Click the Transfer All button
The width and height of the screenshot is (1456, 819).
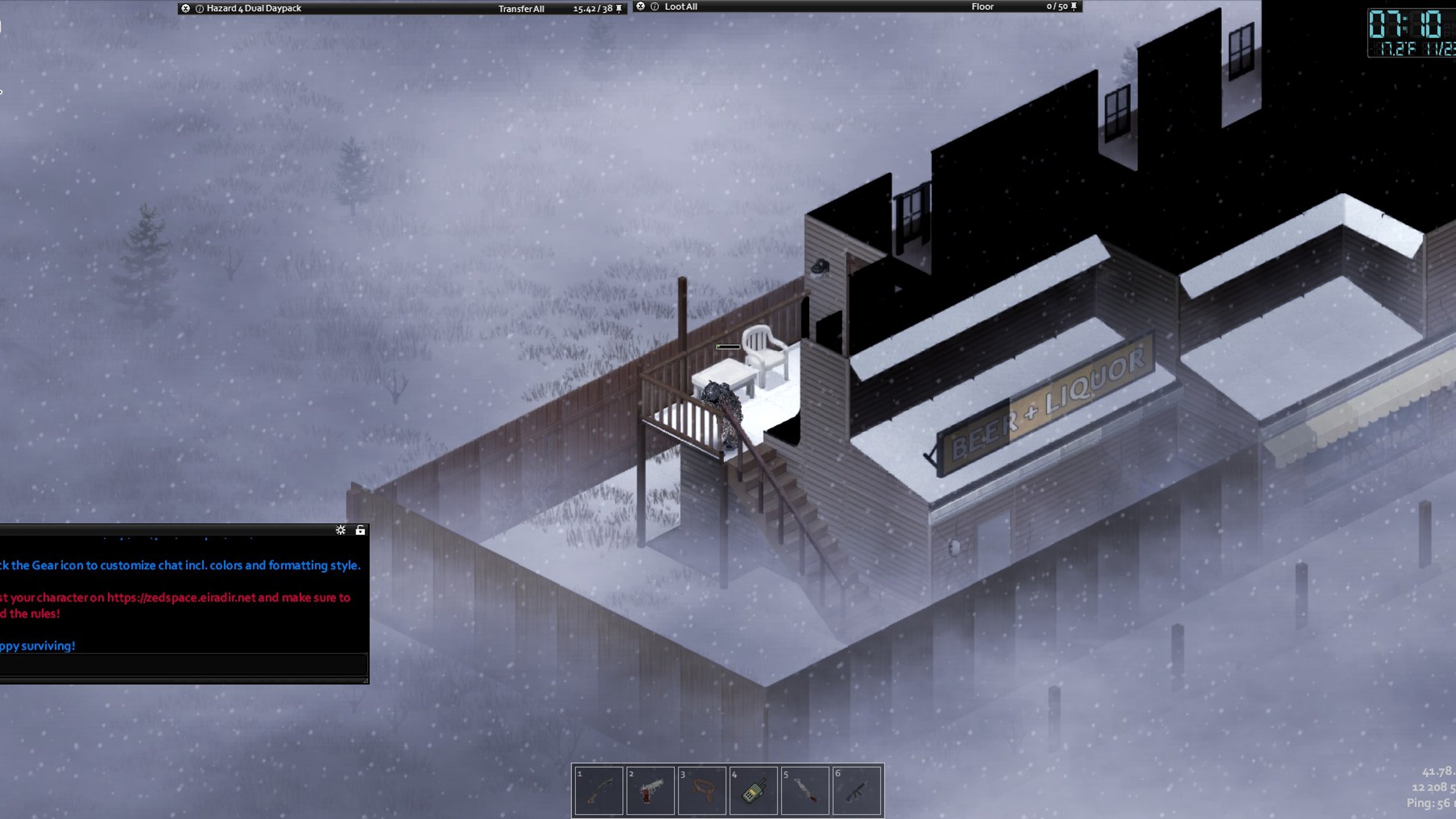point(520,9)
